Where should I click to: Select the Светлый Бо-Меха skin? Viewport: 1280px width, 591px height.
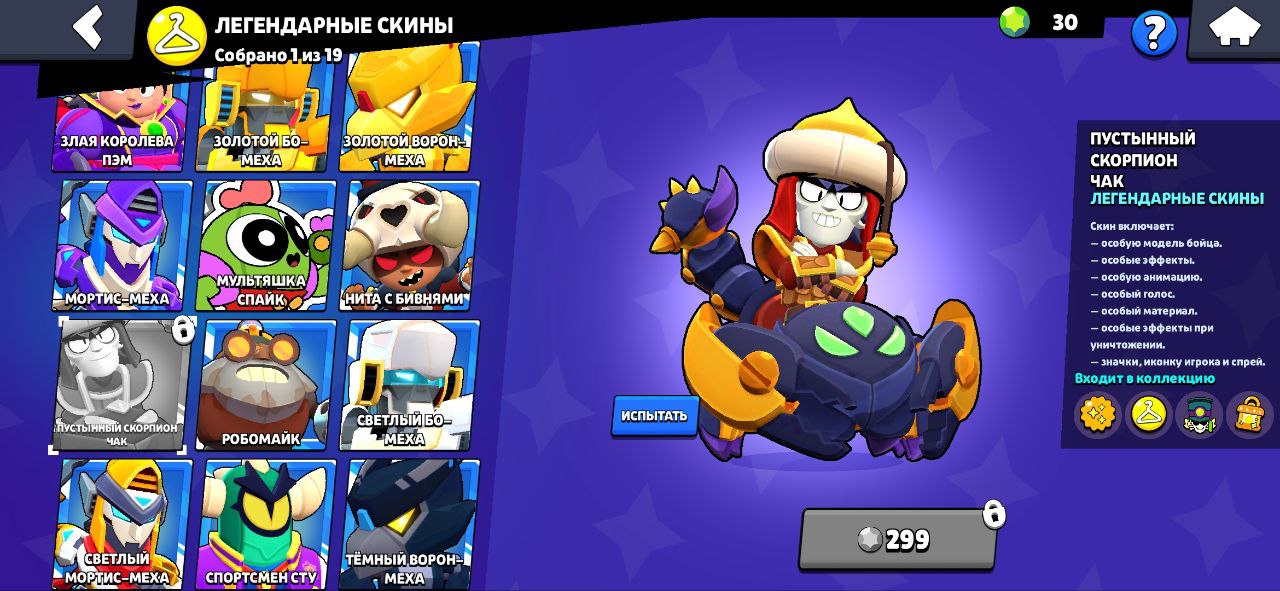tap(410, 385)
